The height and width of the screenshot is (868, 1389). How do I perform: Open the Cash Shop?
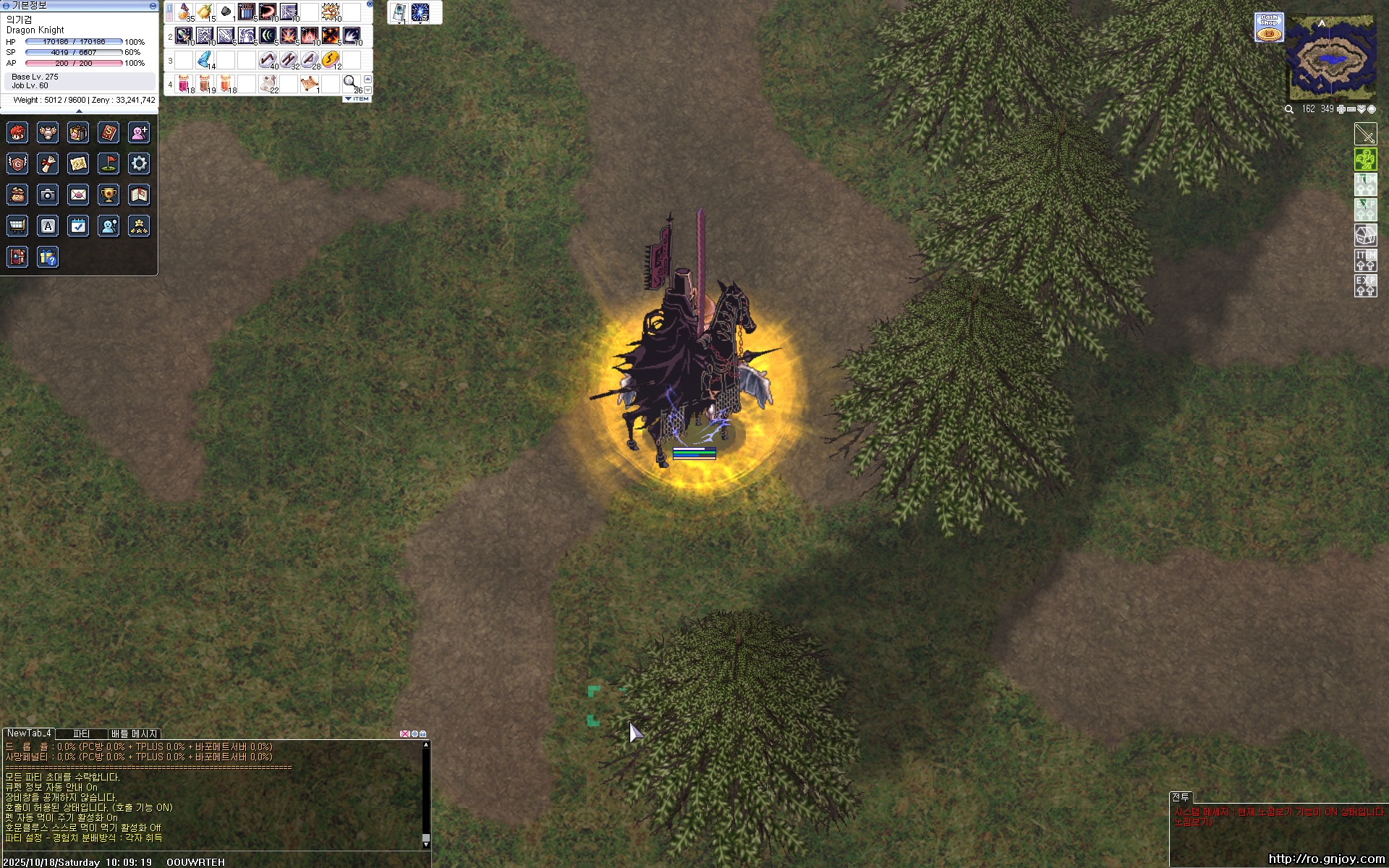(1269, 27)
